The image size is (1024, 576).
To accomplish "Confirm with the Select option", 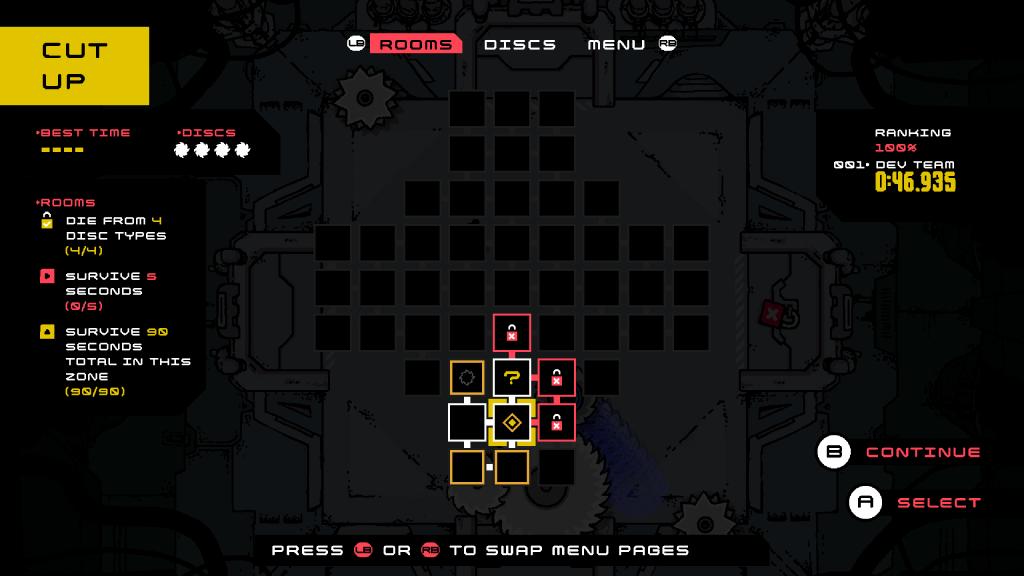I will point(938,502).
